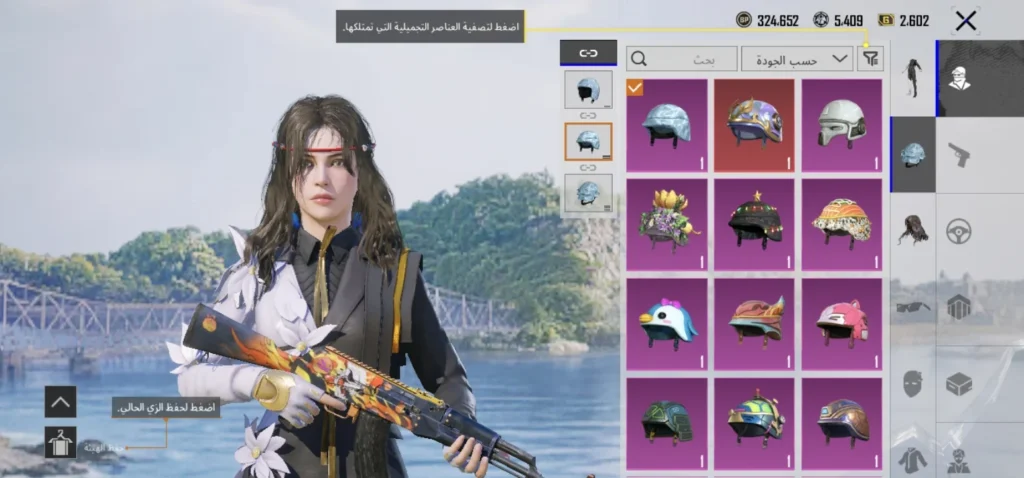Select the leopard-print hat helmet

click(x=842, y=223)
